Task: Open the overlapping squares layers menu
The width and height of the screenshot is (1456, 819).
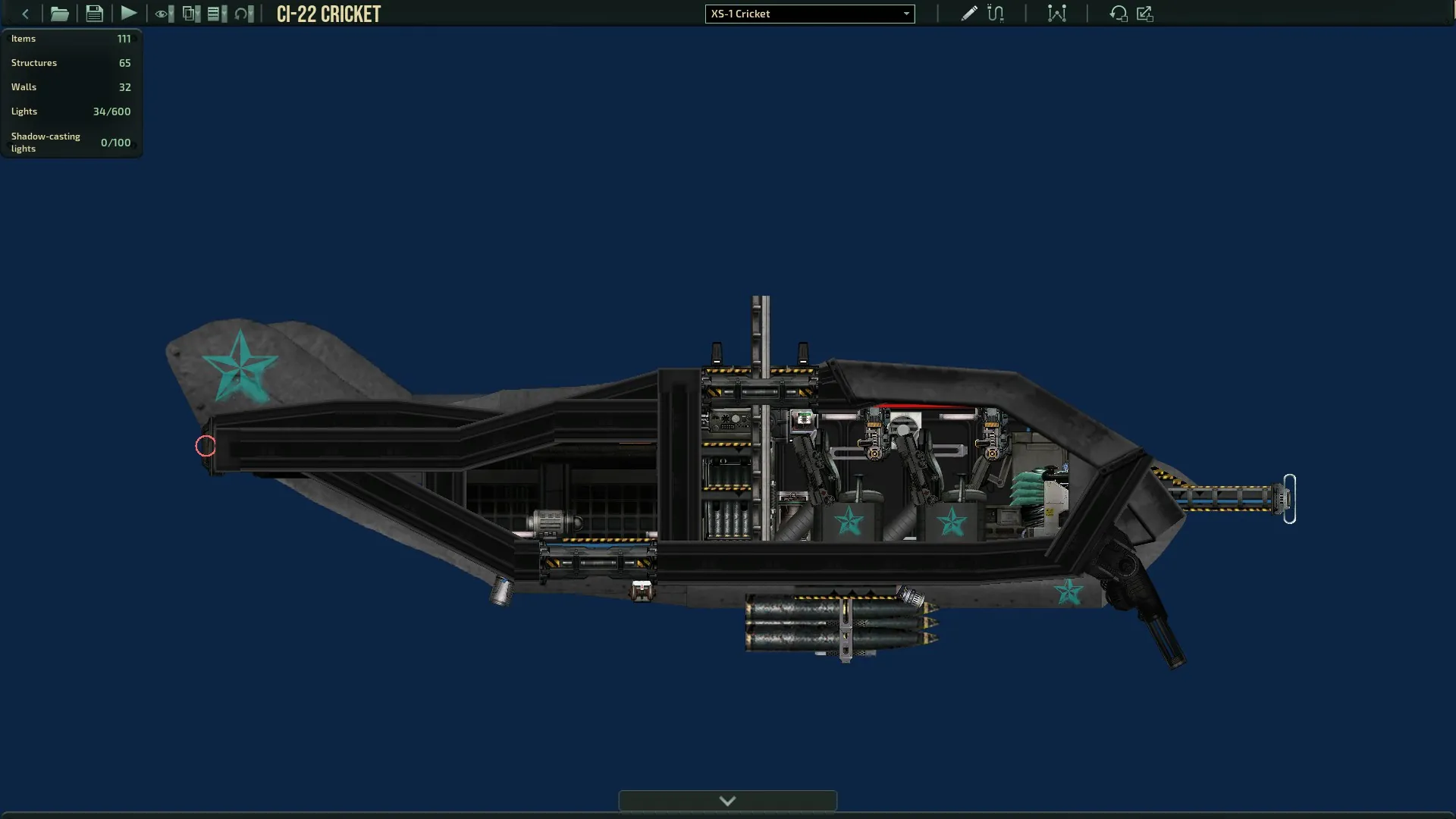Action: [x=191, y=14]
